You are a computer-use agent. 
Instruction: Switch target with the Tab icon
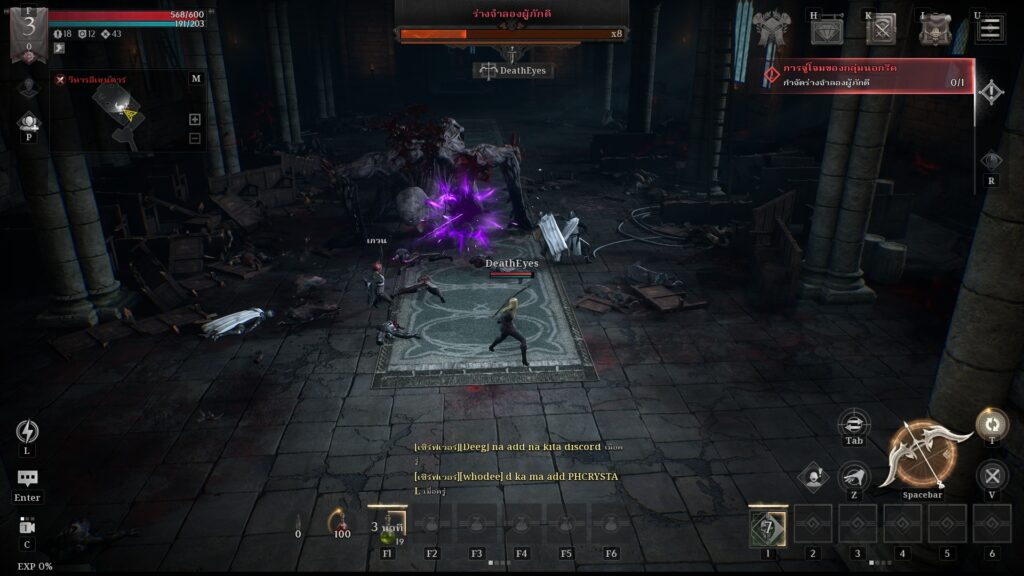pos(853,422)
